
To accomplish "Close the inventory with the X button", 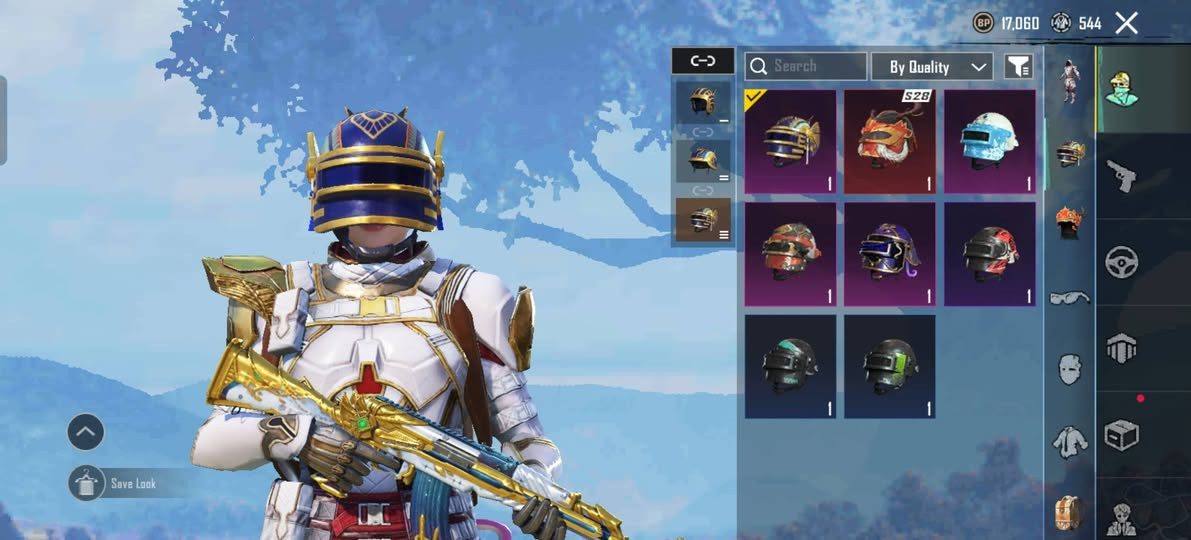I will pos(1126,23).
